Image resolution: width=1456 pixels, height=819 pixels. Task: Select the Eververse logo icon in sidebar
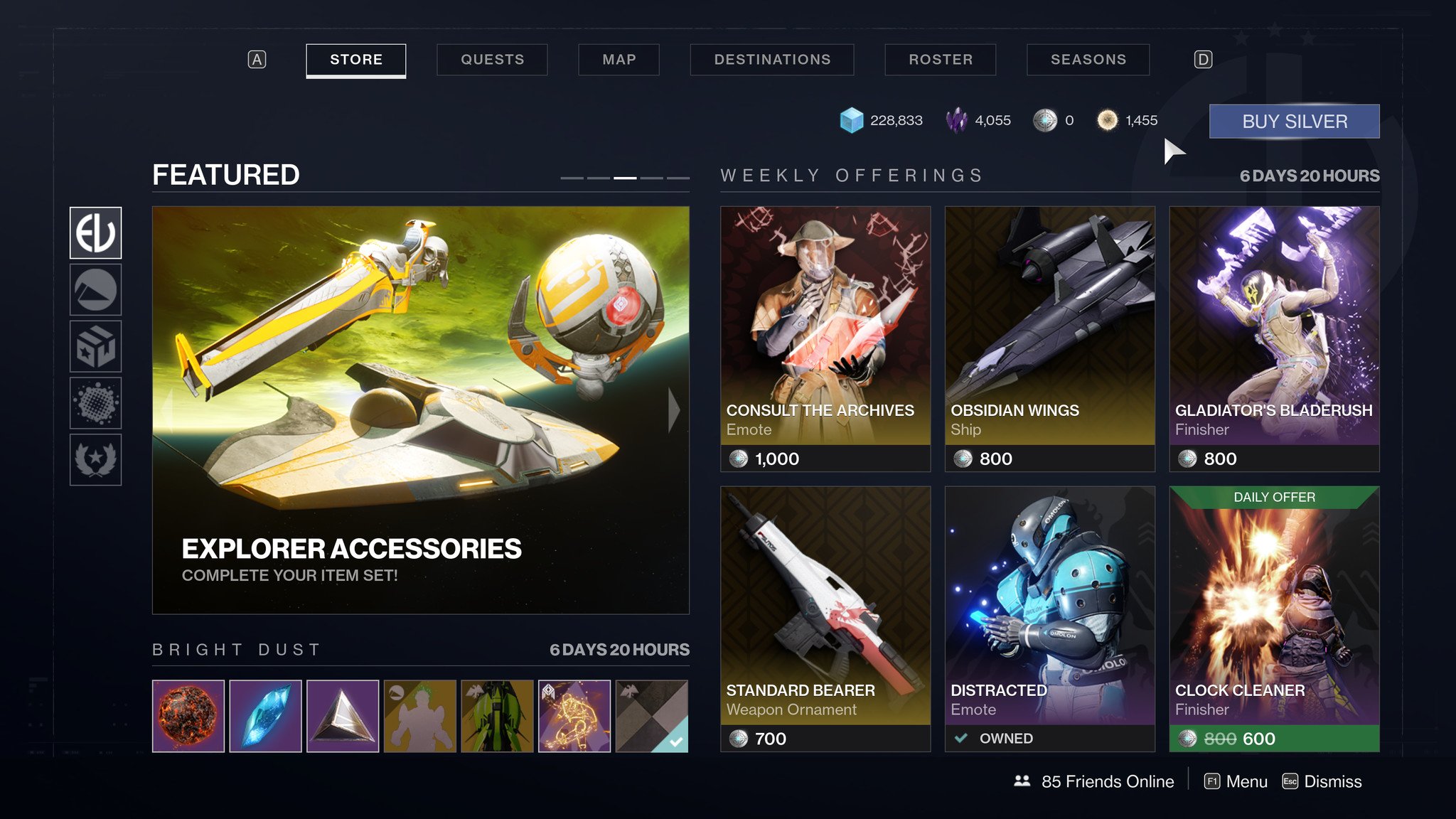click(x=95, y=232)
